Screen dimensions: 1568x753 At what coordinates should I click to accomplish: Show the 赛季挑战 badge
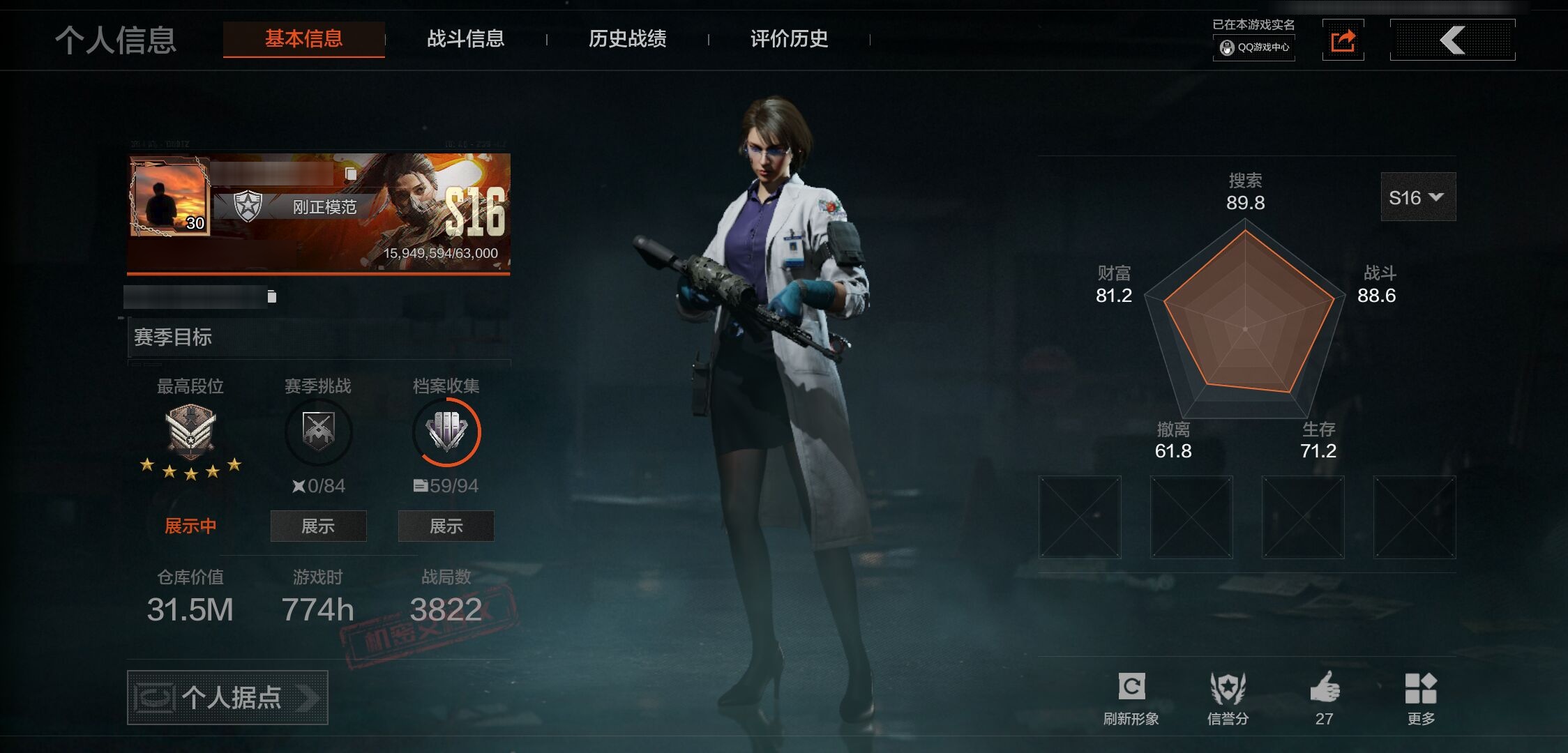coord(318,526)
